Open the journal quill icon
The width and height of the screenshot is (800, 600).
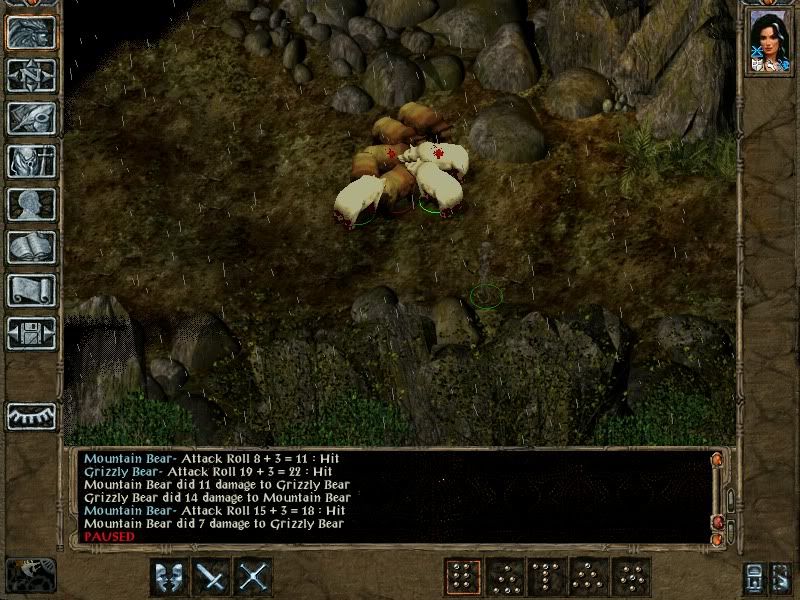click(31, 118)
